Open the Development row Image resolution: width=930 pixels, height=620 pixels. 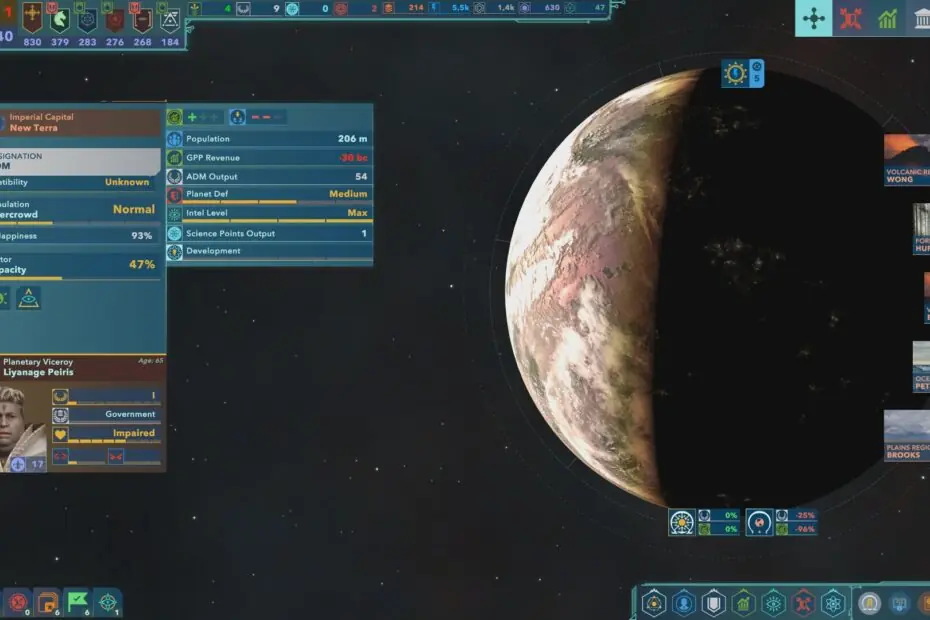coord(269,251)
